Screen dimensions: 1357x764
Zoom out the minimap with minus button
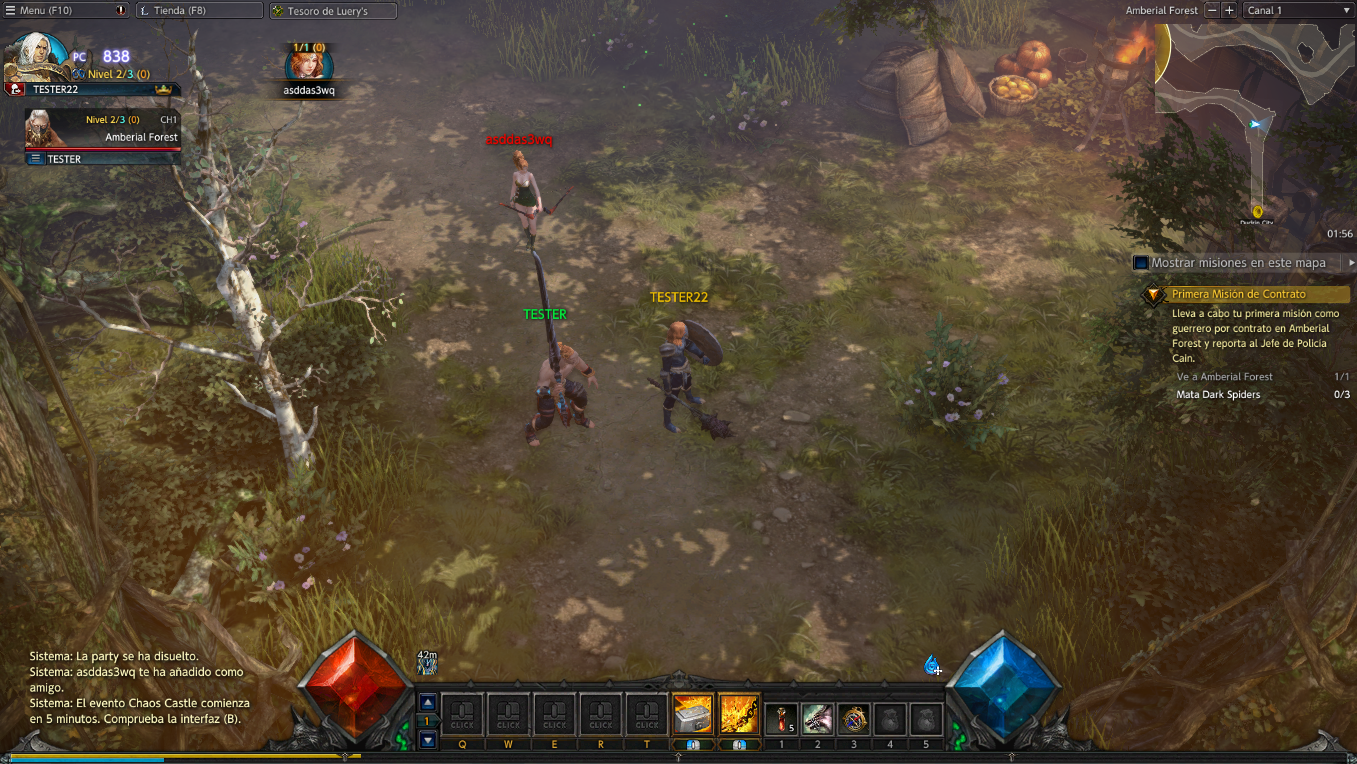click(1212, 11)
